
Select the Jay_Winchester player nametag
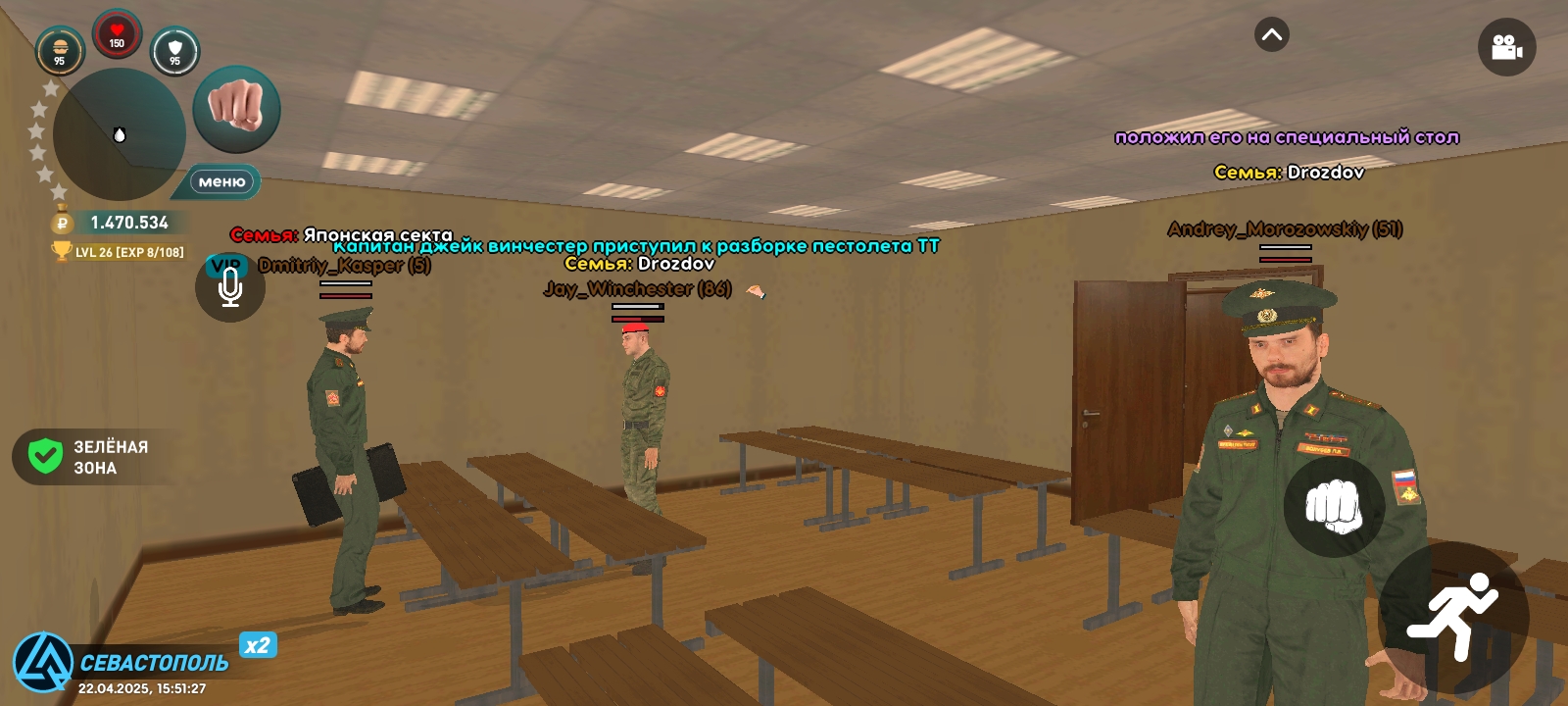636,290
